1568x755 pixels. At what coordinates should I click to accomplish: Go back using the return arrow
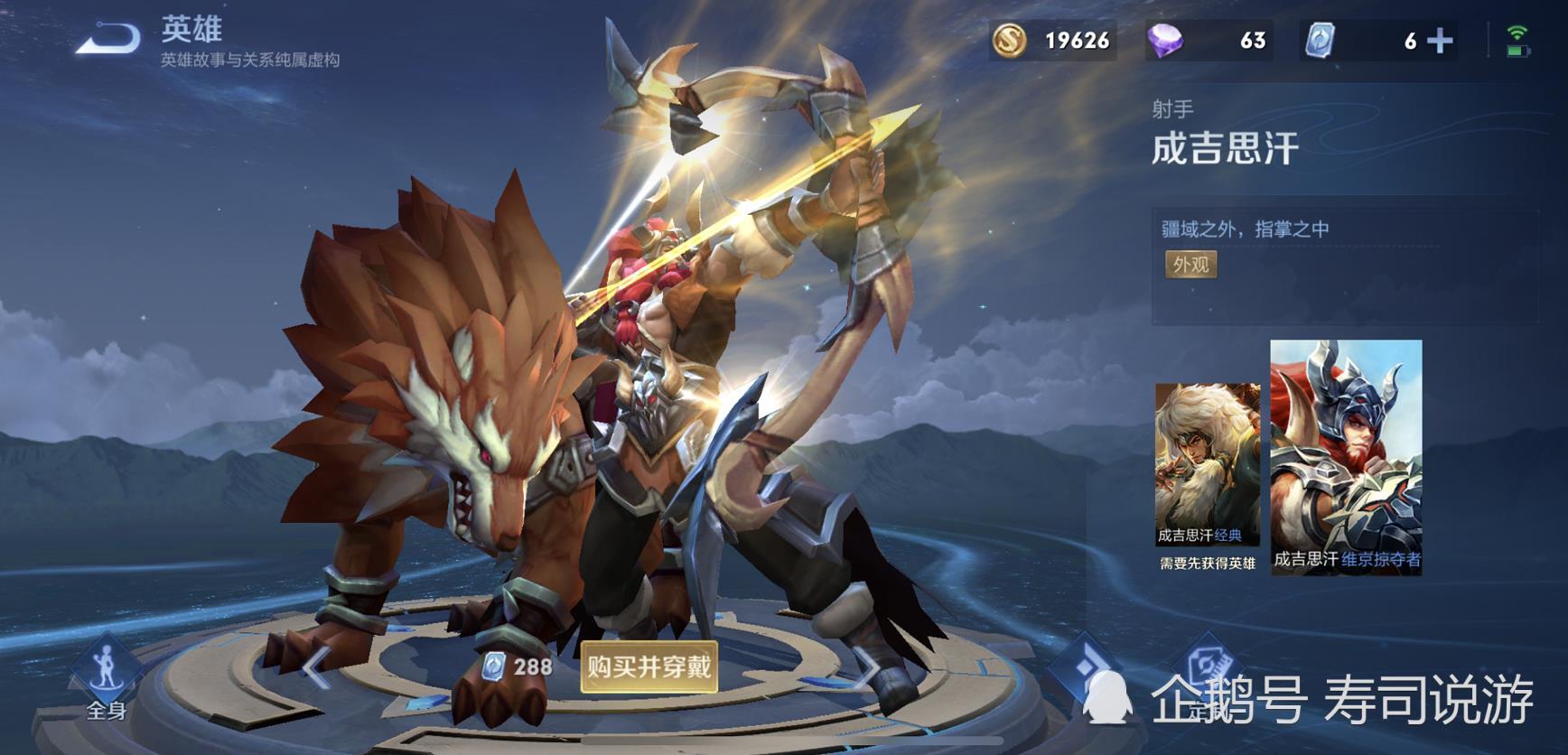click(108, 40)
